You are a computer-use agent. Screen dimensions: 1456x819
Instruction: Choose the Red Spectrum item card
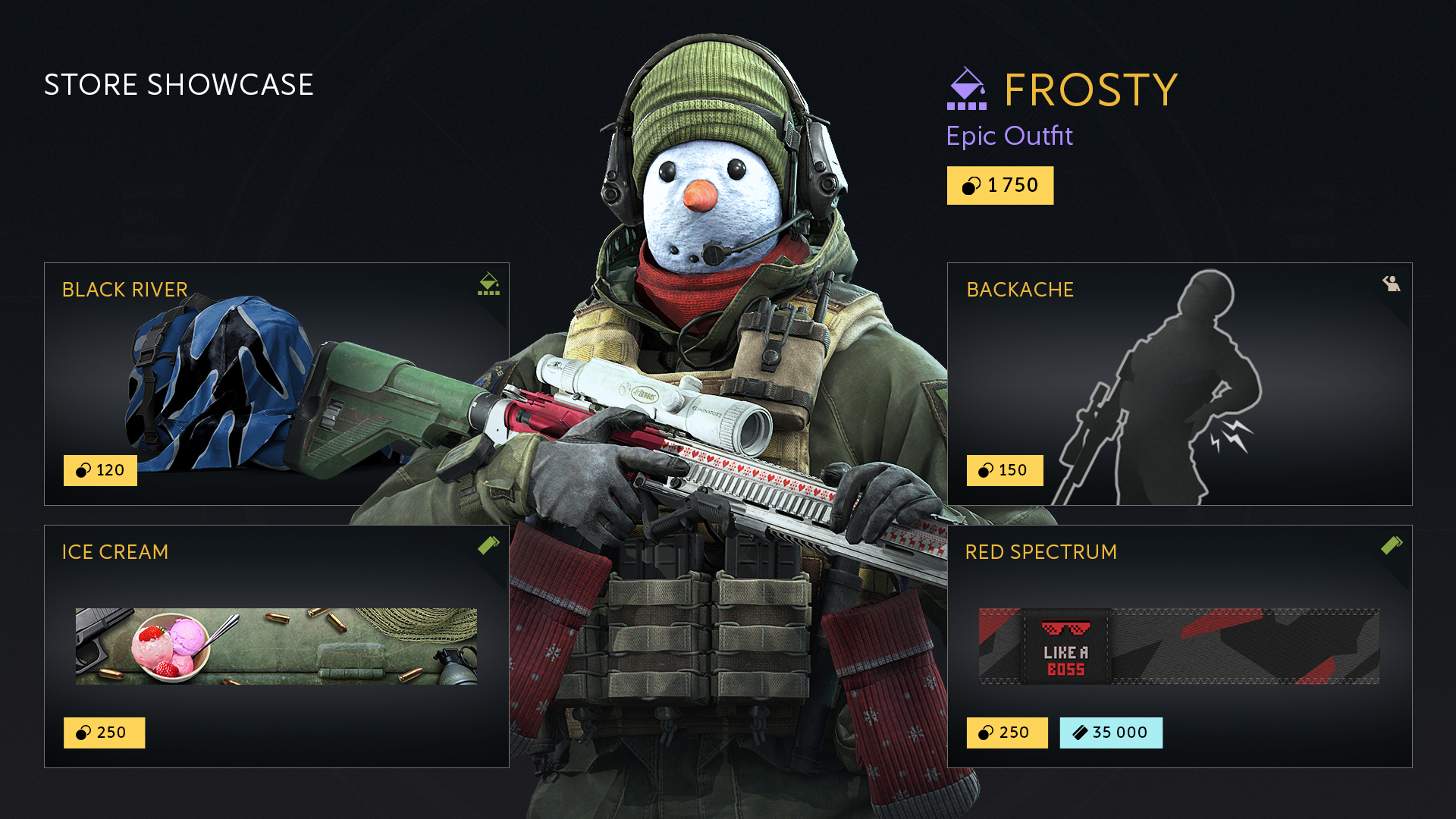pos(1179,646)
